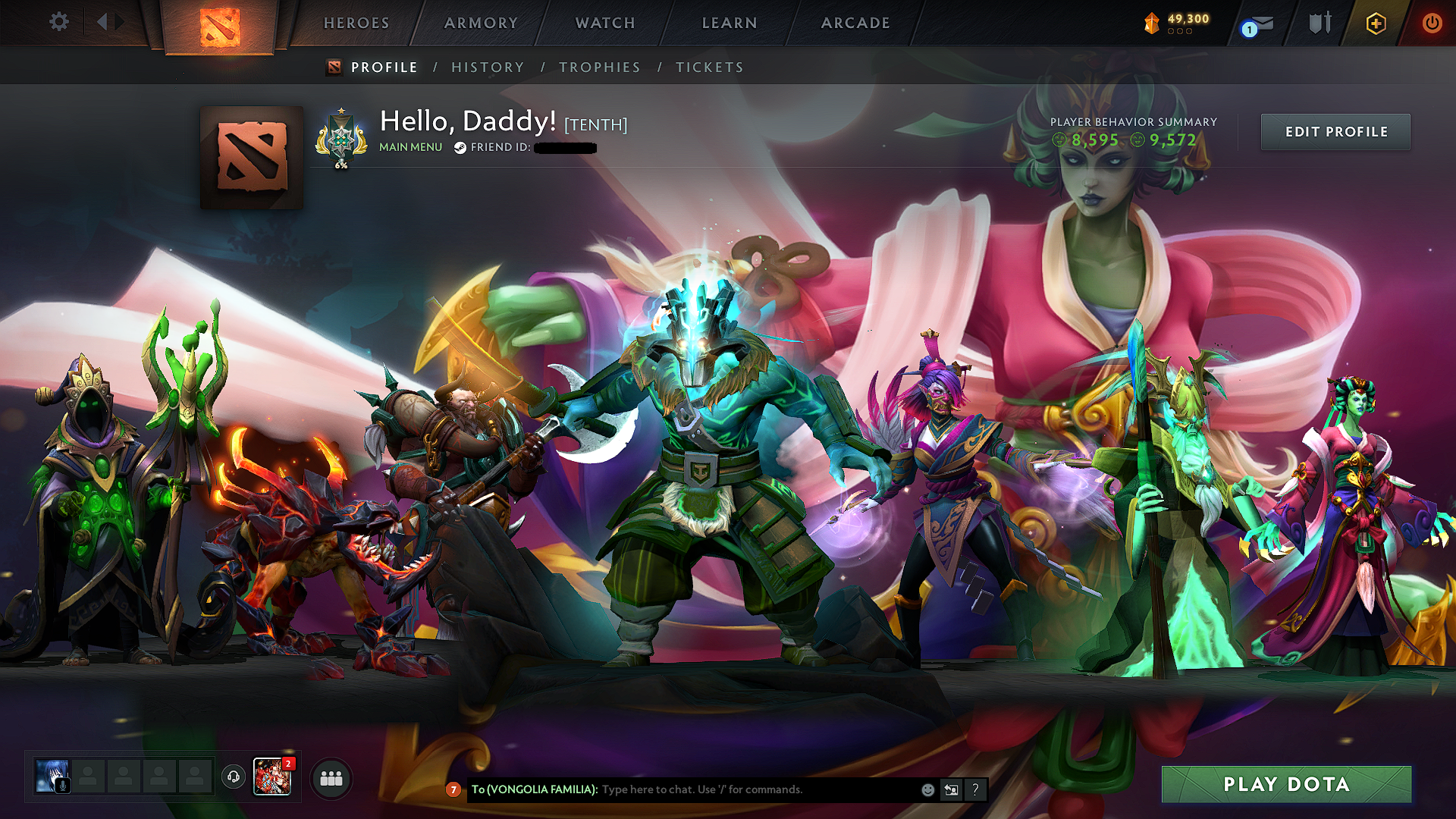
Task: Expand unread chat via the orange 7 badge
Action: (453, 789)
